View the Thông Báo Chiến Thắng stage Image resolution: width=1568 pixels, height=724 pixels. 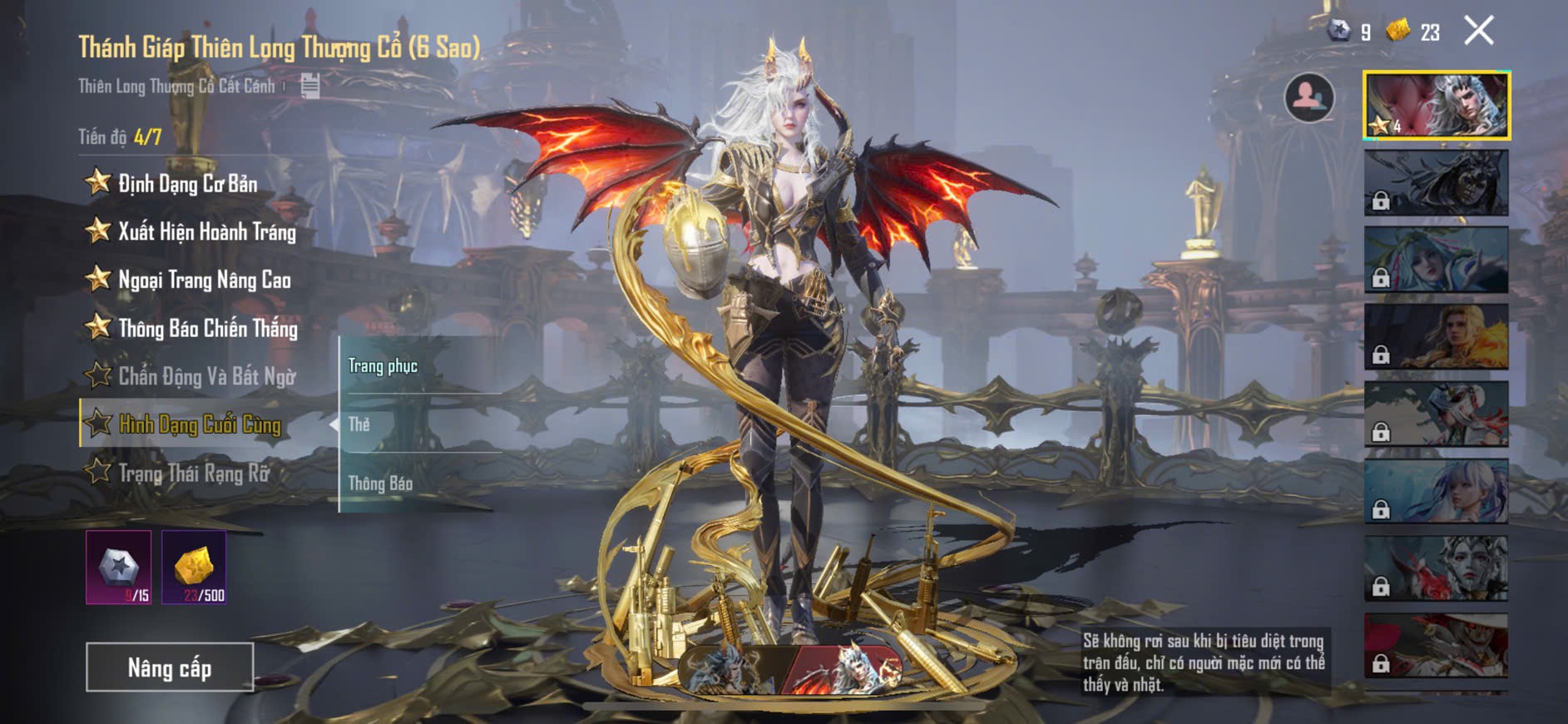tap(207, 328)
